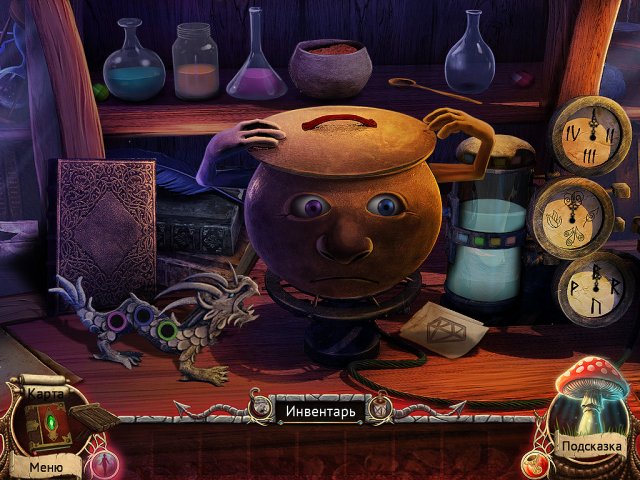640x480 pixels.
Task: Open the Меню button
Action: [x=46, y=466]
